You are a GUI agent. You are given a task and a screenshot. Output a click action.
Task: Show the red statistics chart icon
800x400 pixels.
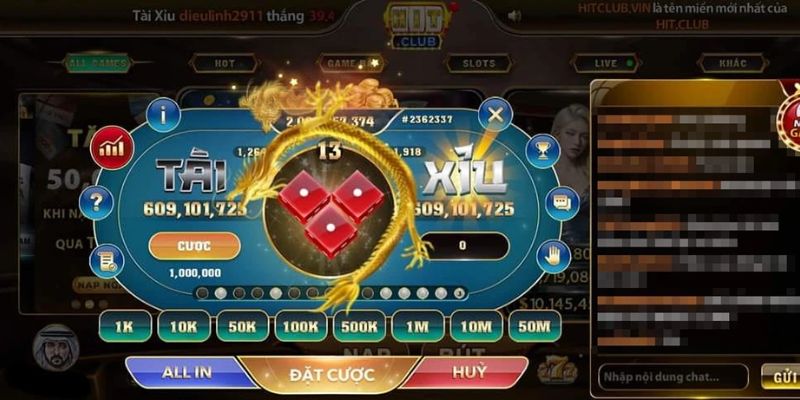tap(112, 150)
